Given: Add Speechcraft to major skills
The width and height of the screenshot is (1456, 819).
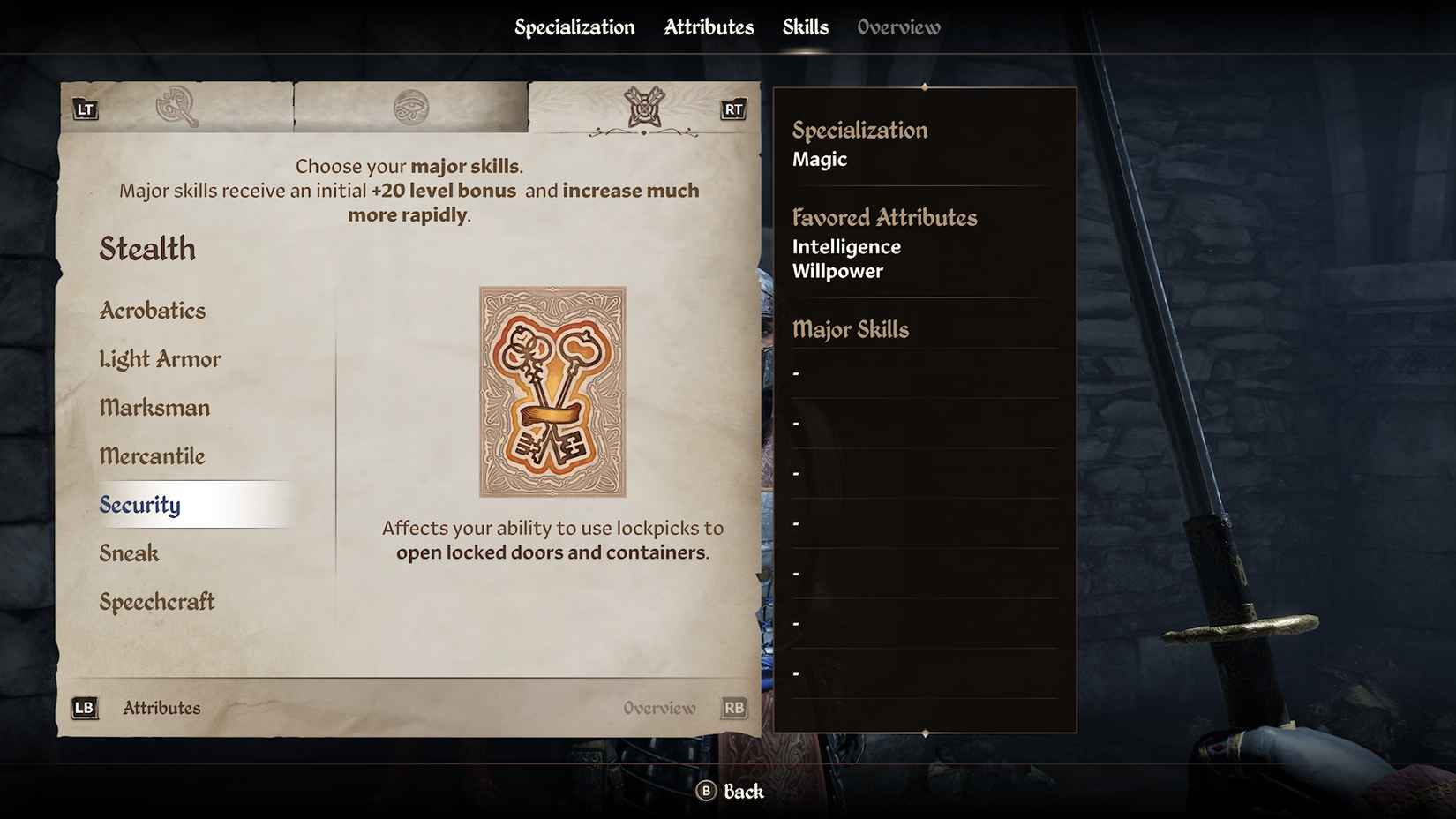Looking at the screenshot, I should (157, 602).
